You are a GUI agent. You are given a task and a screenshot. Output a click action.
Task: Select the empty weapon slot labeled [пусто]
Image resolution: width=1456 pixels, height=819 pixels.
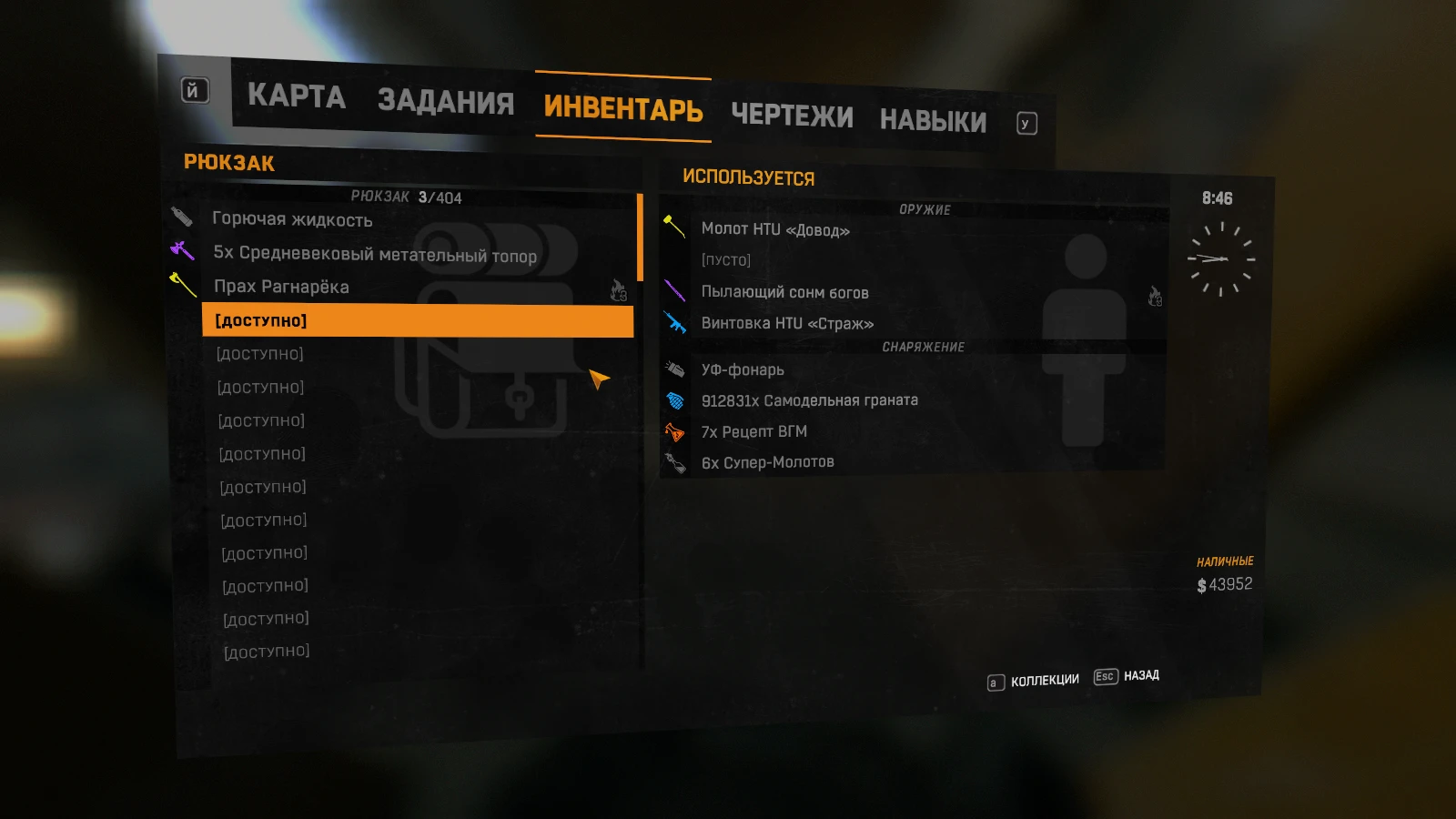(725, 259)
